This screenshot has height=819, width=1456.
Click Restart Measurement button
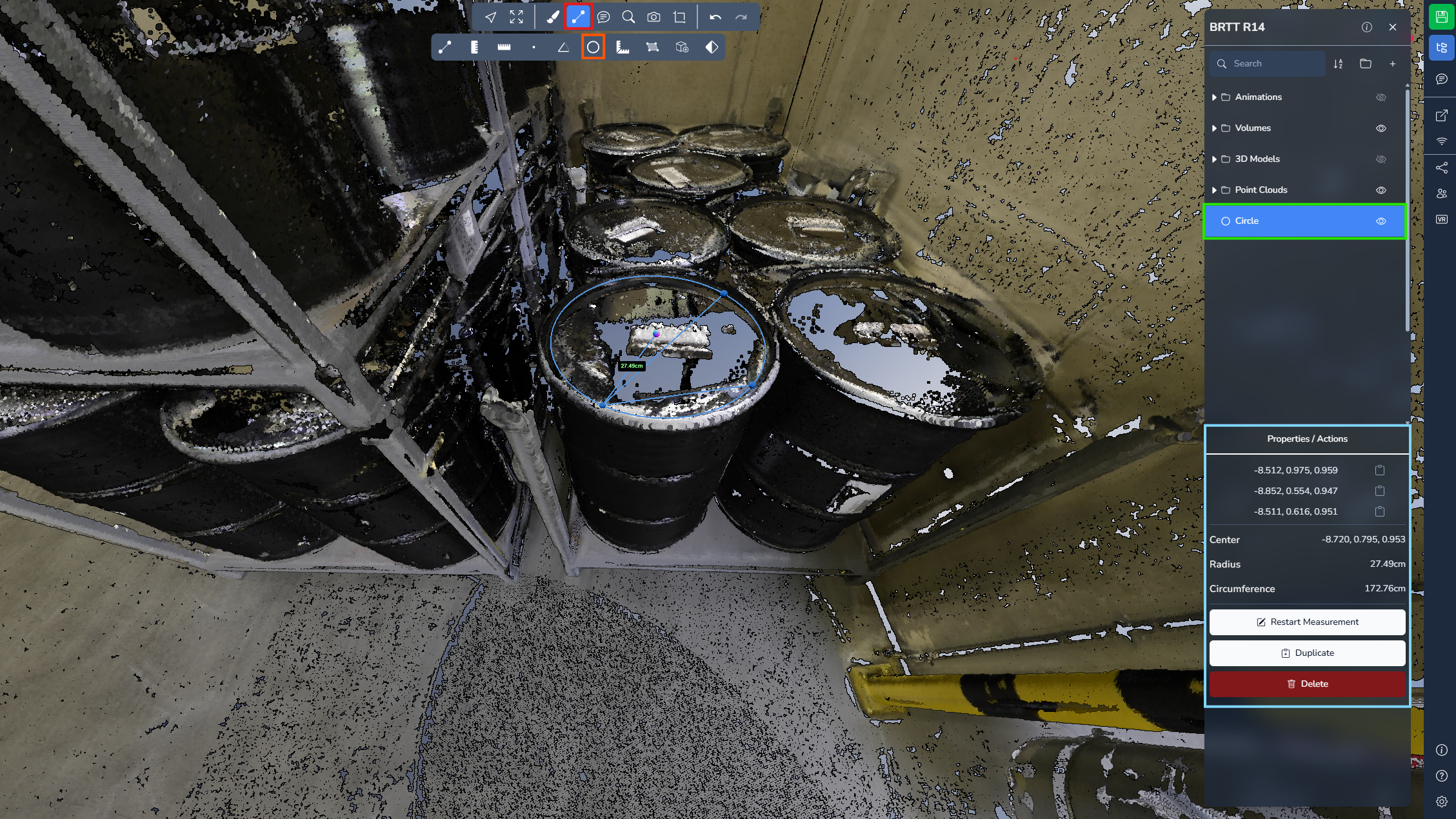(x=1307, y=622)
